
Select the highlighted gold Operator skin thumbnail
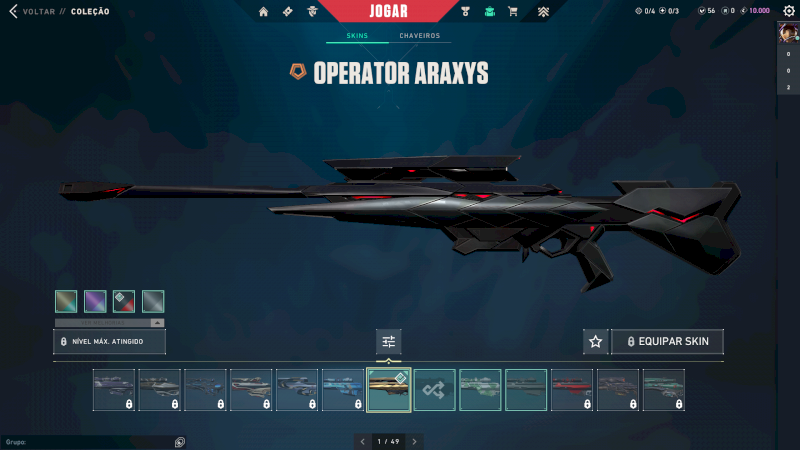pyautogui.click(x=389, y=390)
